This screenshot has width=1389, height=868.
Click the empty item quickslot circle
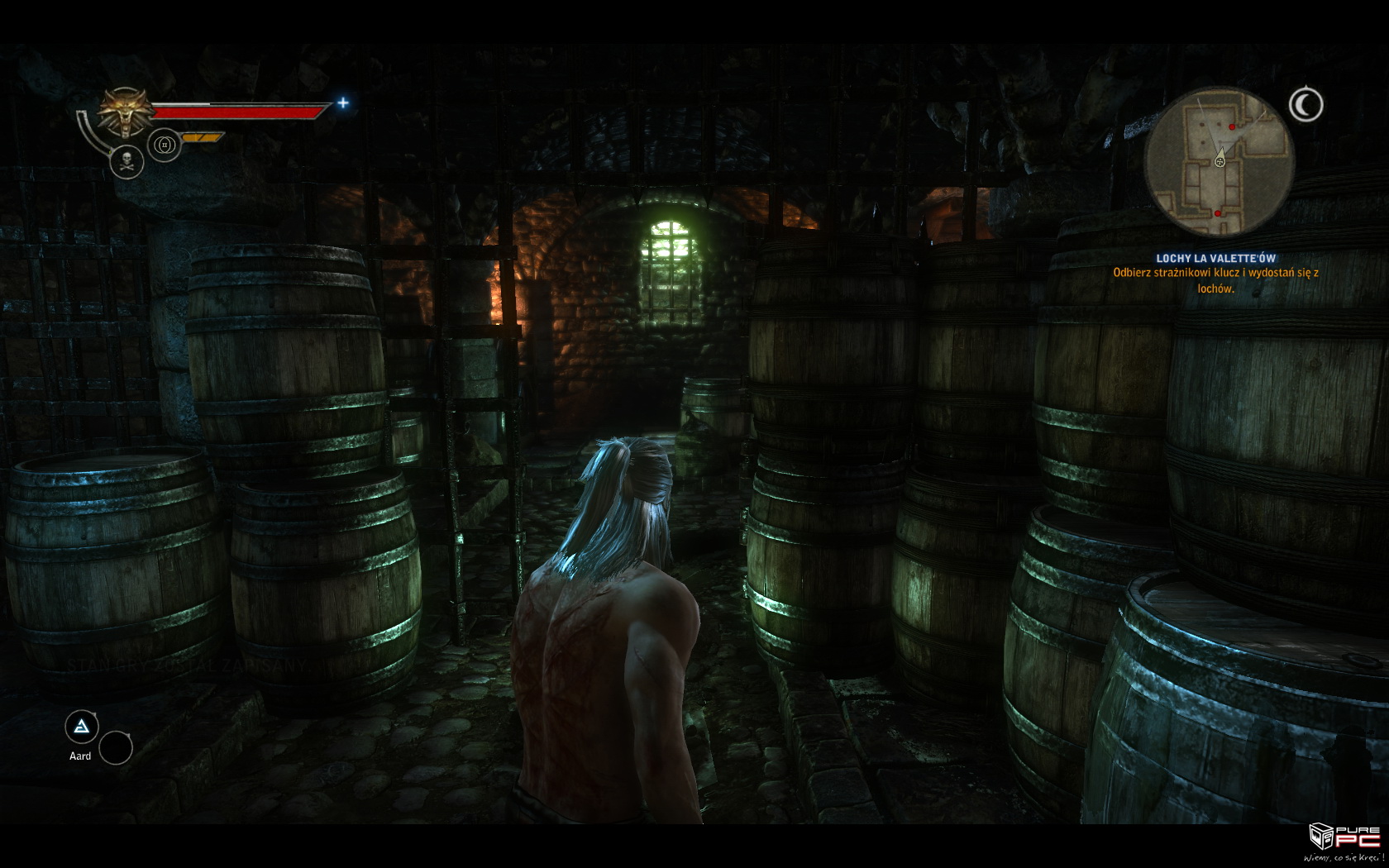pos(116,748)
